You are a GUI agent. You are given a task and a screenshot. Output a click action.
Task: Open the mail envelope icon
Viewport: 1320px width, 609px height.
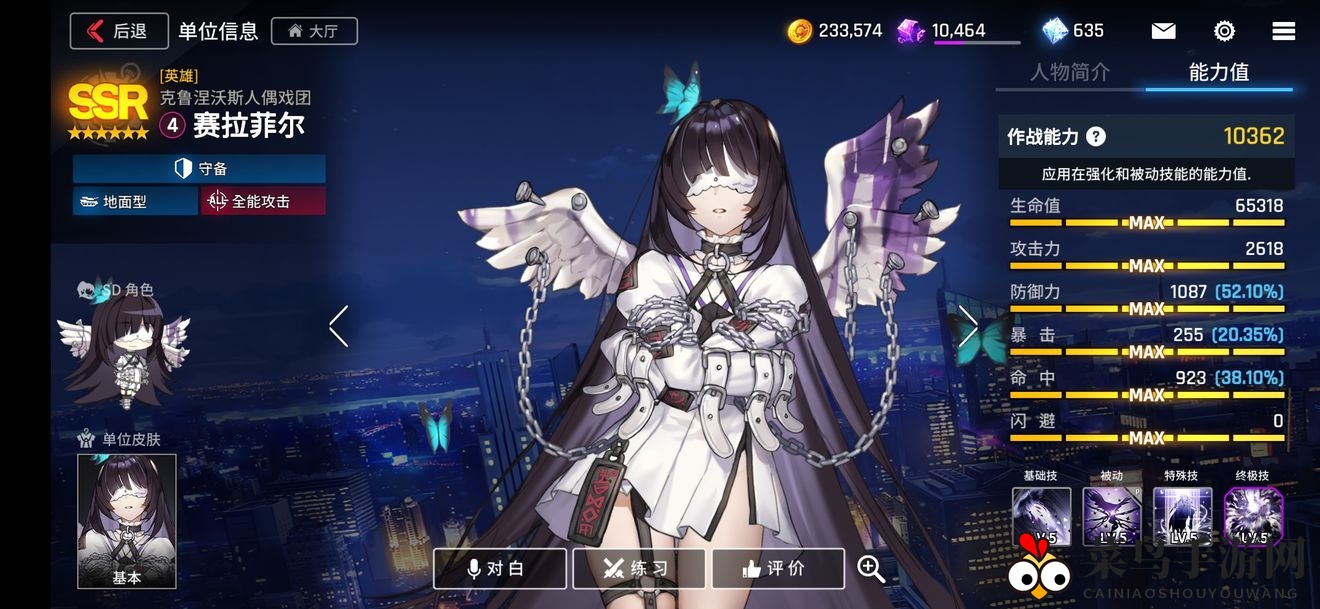click(x=1163, y=31)
